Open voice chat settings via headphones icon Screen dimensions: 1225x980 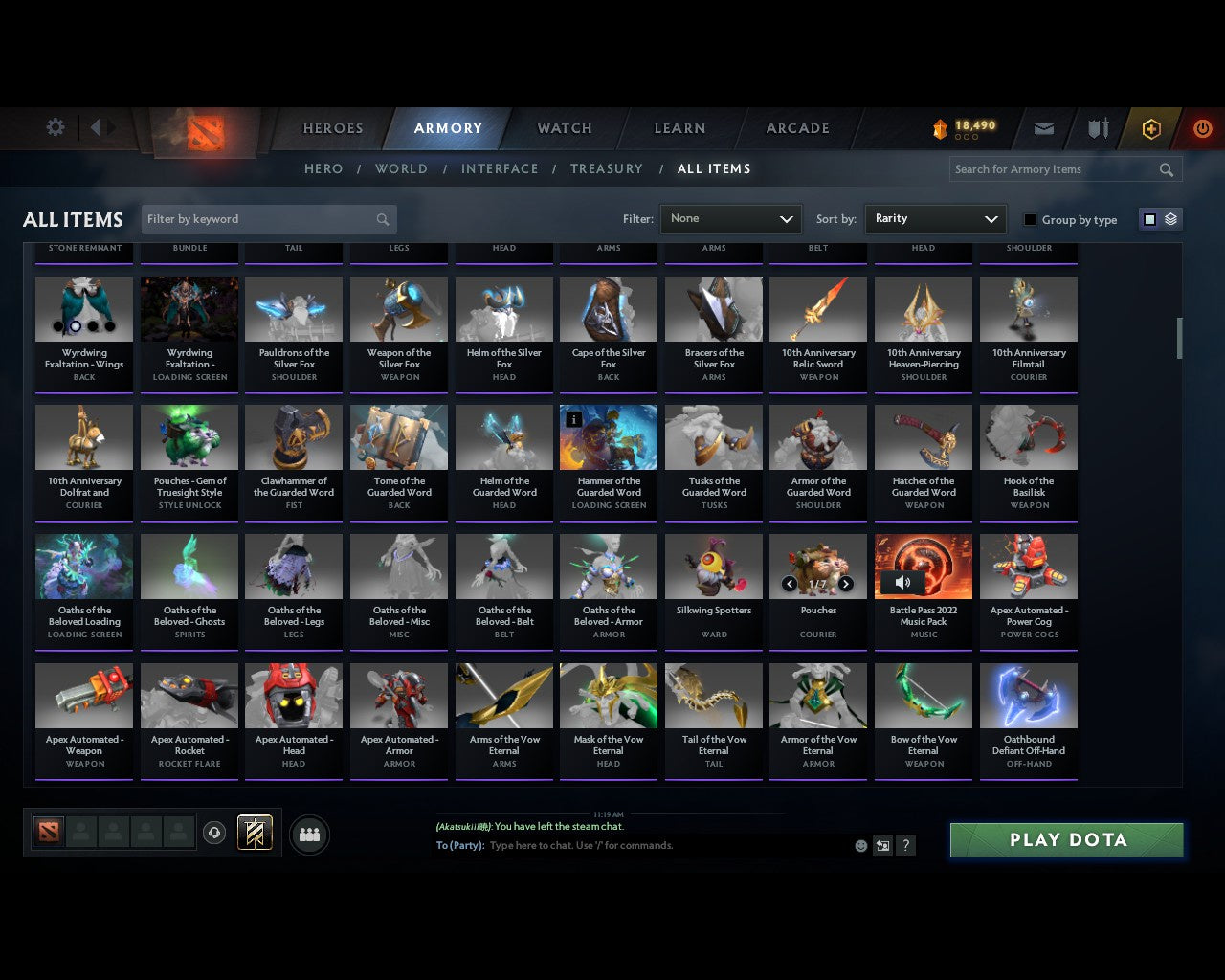pyautogui.click(x=215, y=832)
